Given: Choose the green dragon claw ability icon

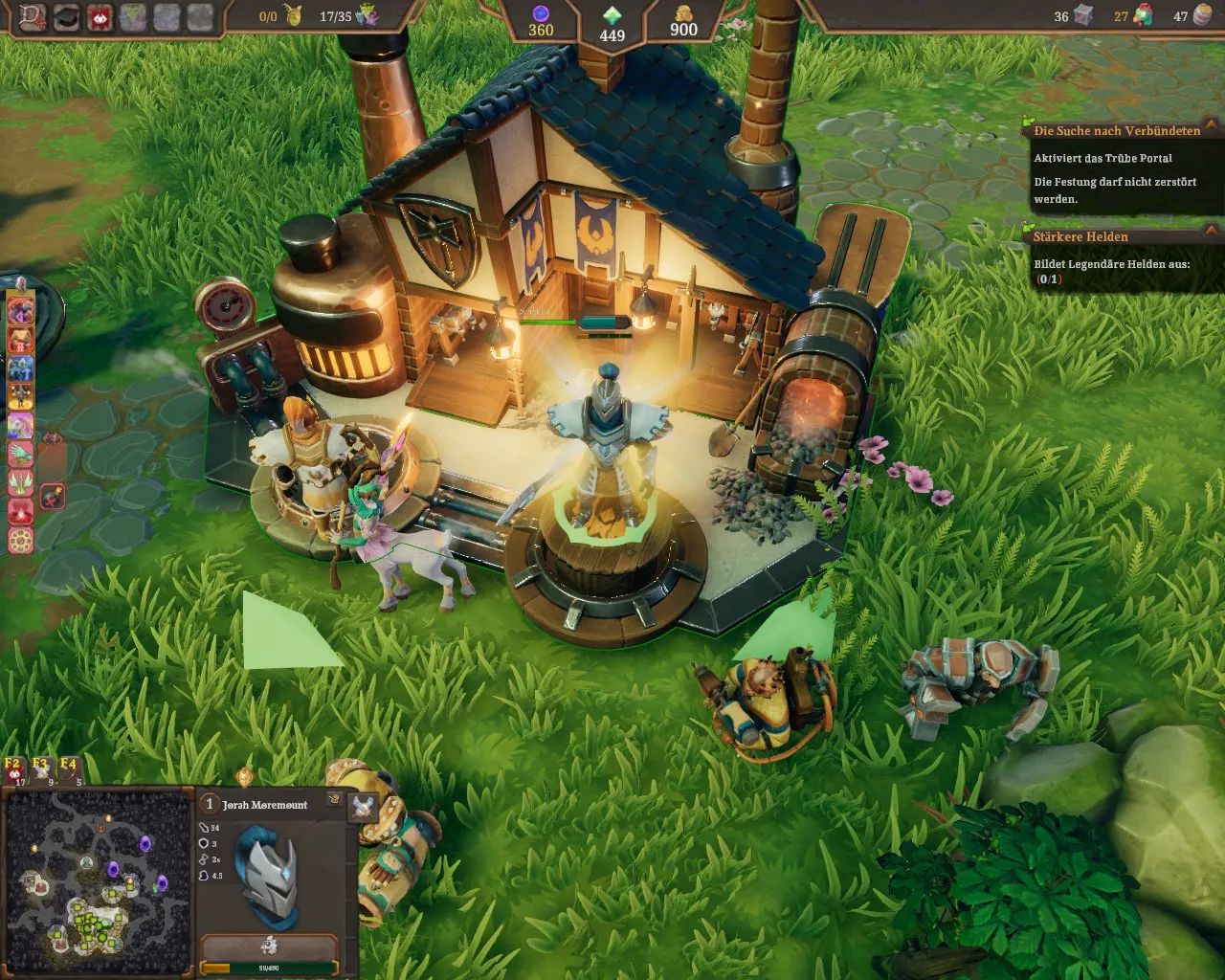Looking at the screenshot, I should click(x=20, y=454).
